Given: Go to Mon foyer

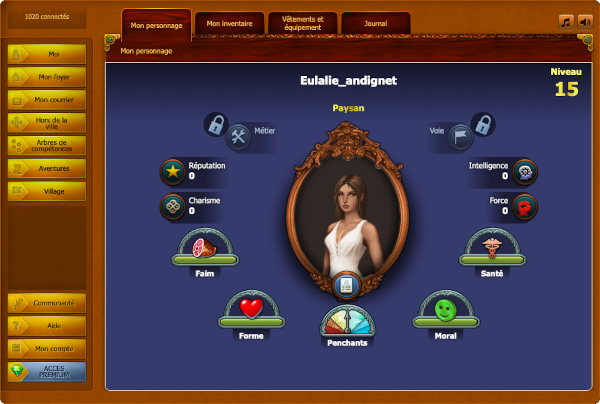Looking at the screenshot, I should point(47,76).
